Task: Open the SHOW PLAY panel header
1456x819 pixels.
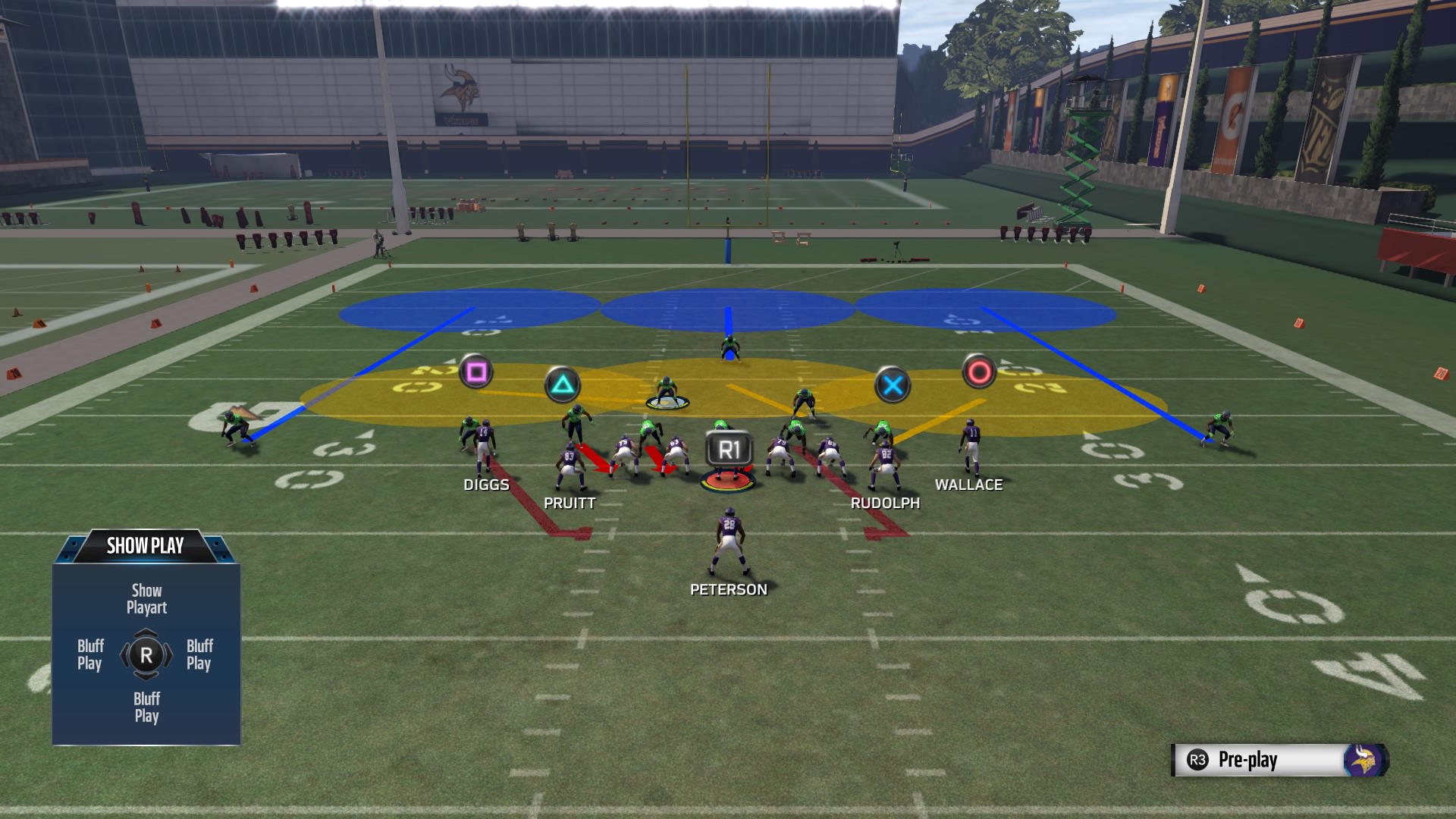Action: [x=145, y=544]
